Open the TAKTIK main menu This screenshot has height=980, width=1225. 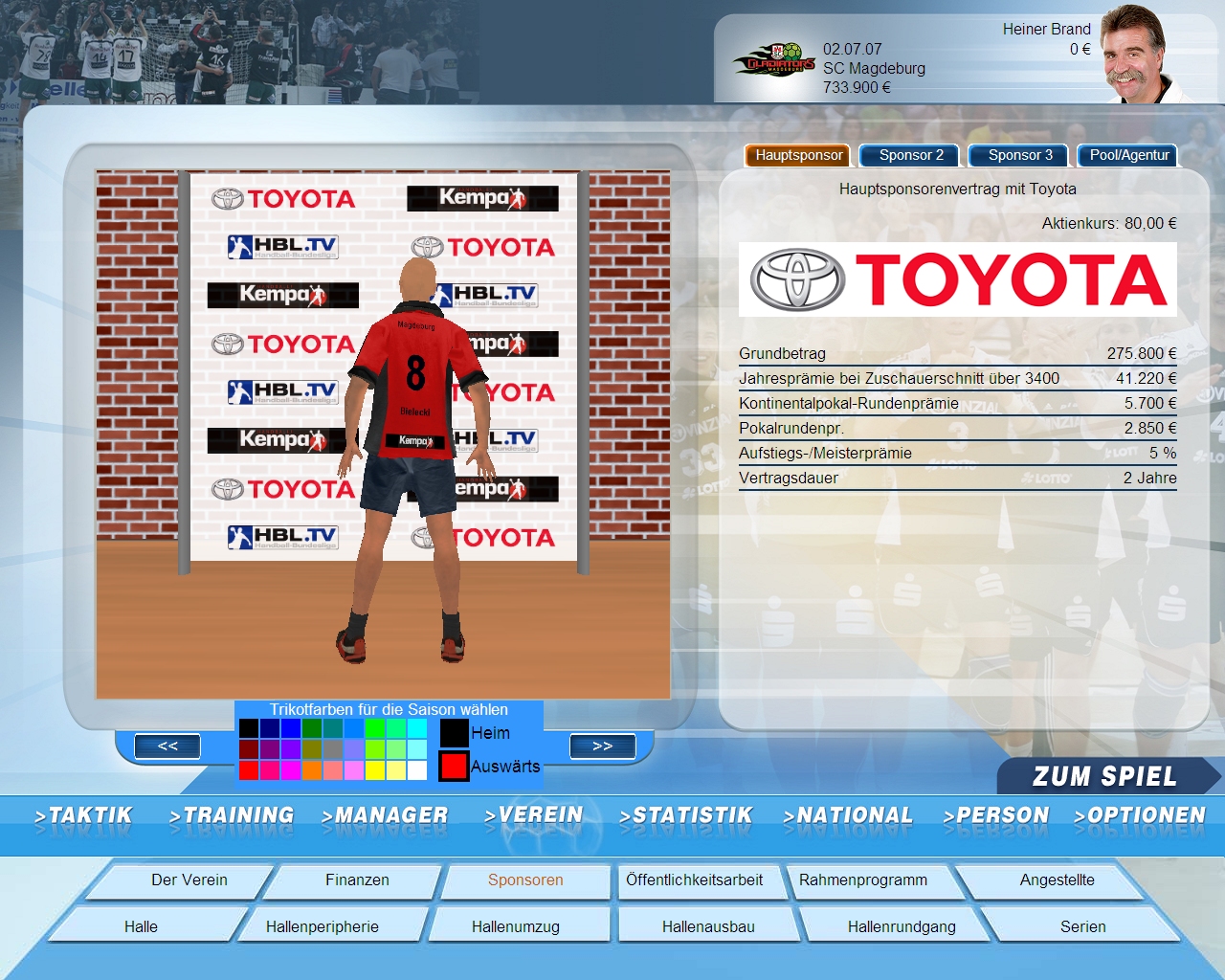pyautogui.click(x=83, y=815)
